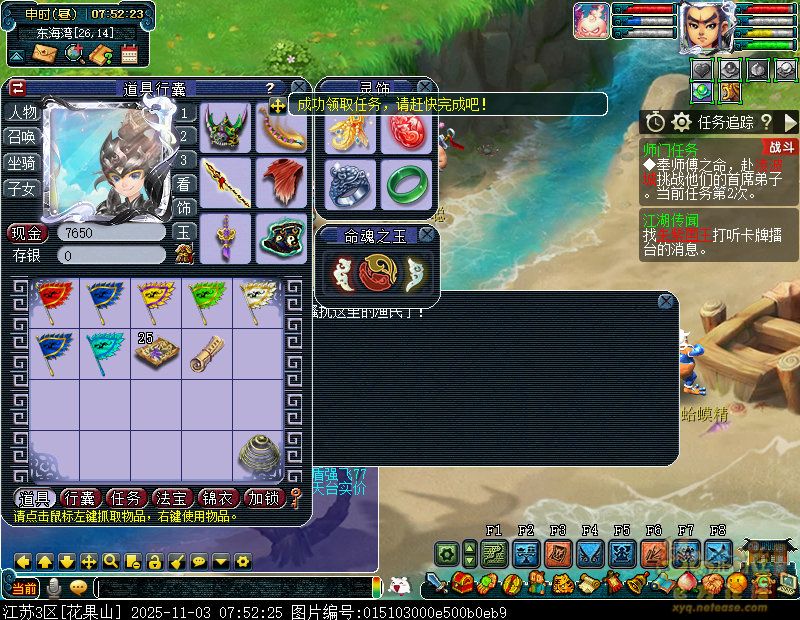Viewport: 800px width, 620px height.
Task: Switch to the 行囊 bag tab
Action: 80,498
